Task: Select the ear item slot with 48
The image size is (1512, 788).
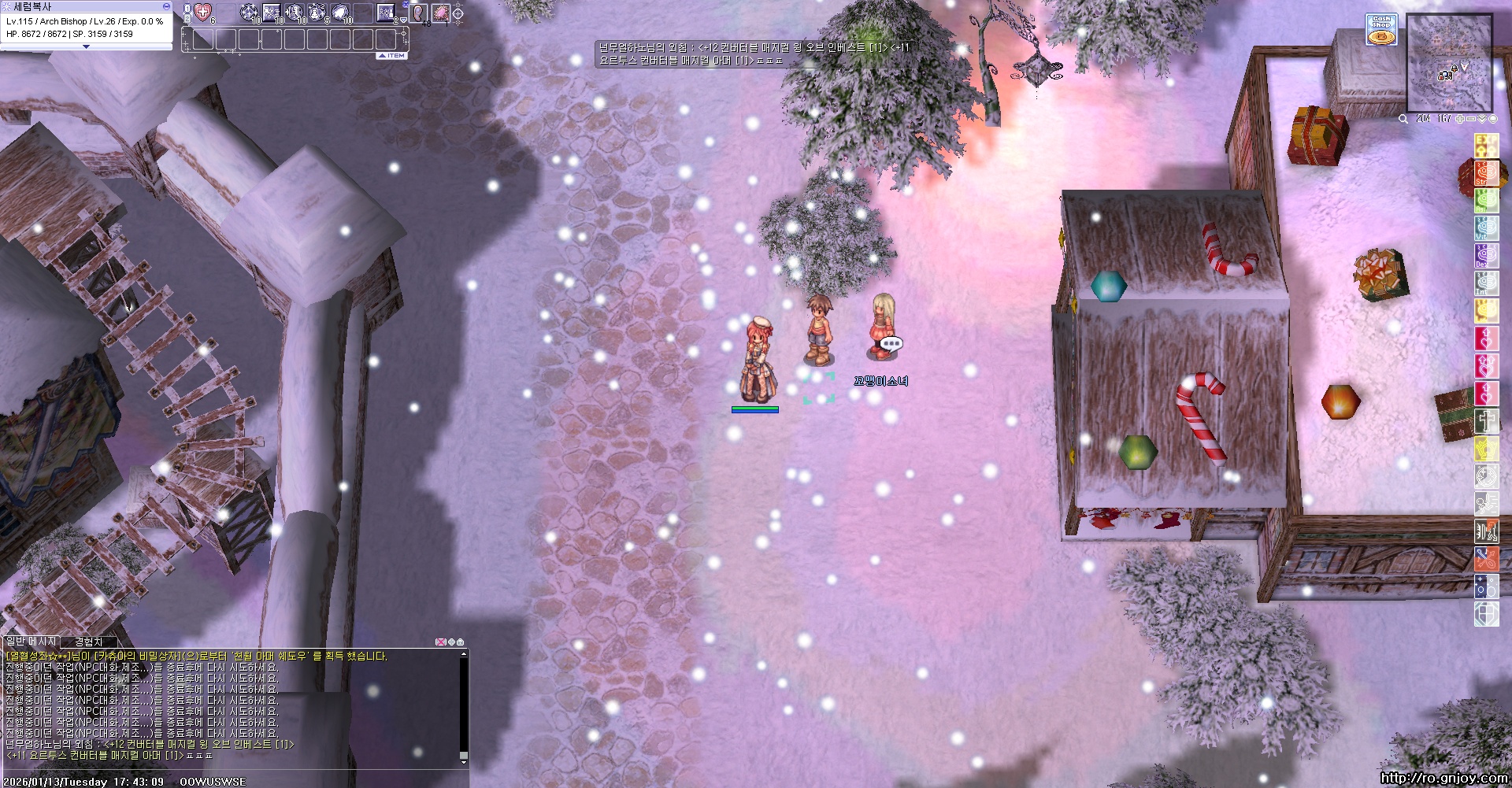Action: [418, 13]
